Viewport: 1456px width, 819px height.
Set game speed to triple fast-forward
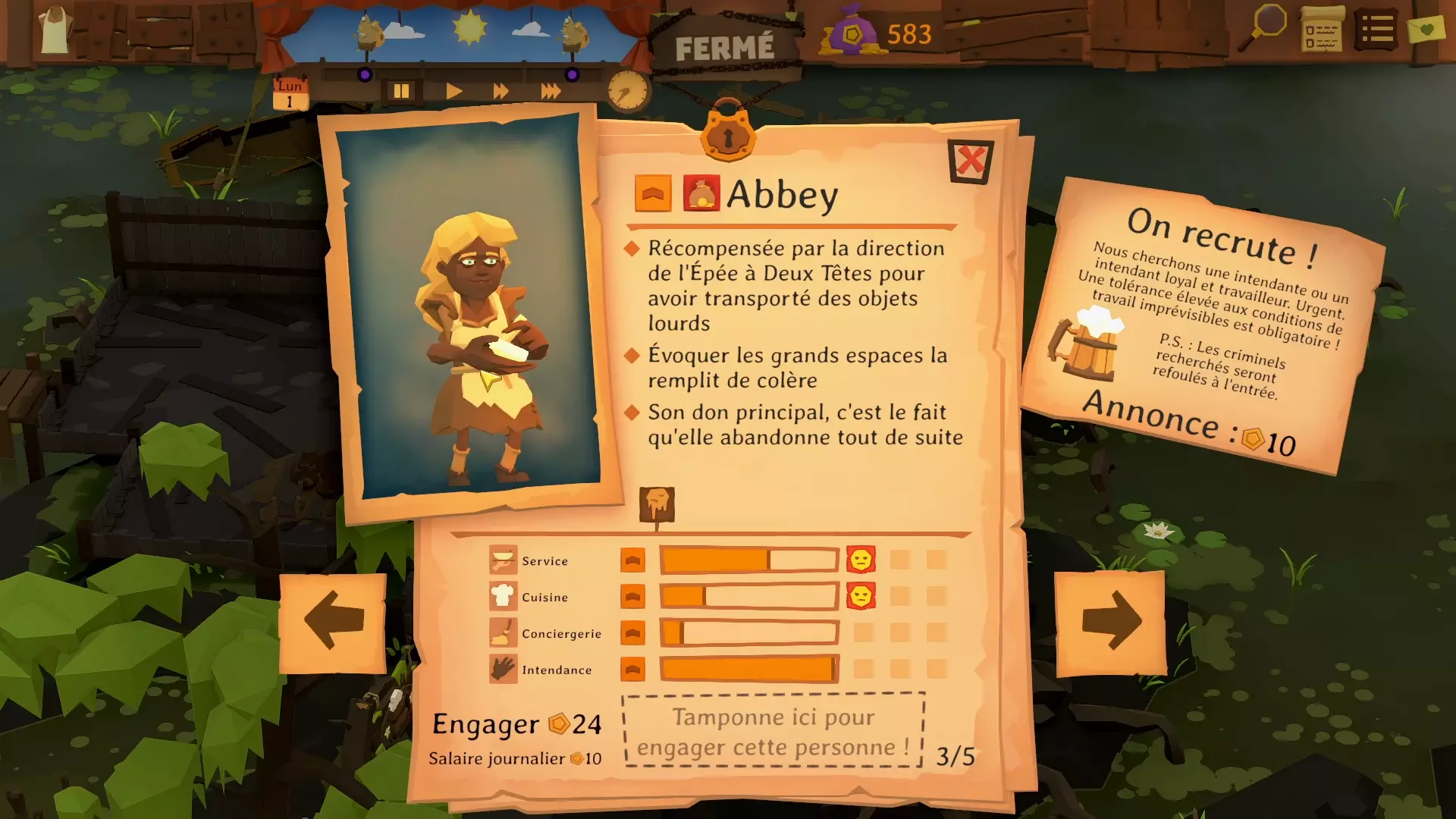551,92
